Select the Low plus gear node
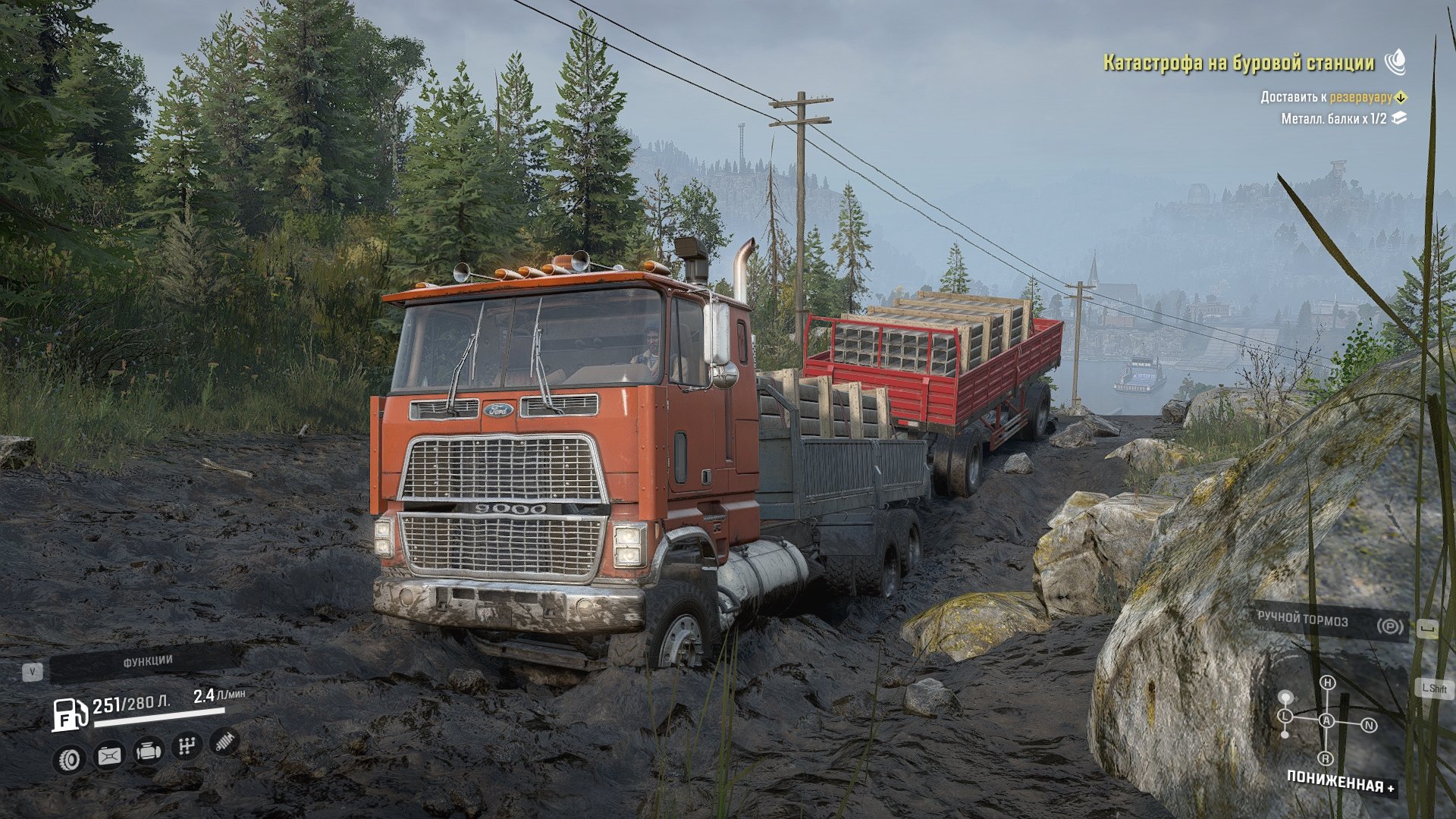The height and width of the screenshot is (819, 1456). (x=1285, y=696)
